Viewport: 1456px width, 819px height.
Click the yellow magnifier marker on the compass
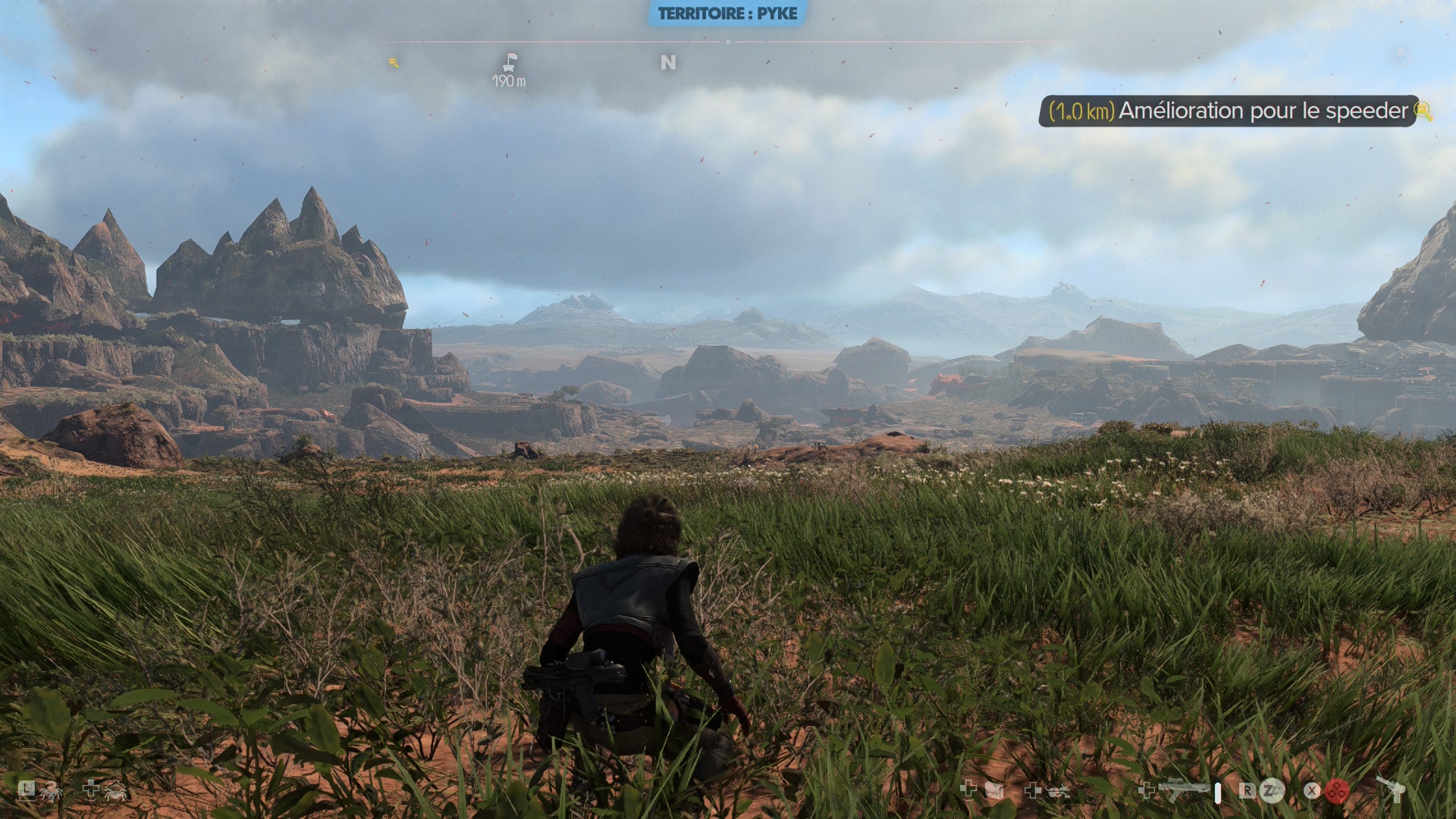394,62
